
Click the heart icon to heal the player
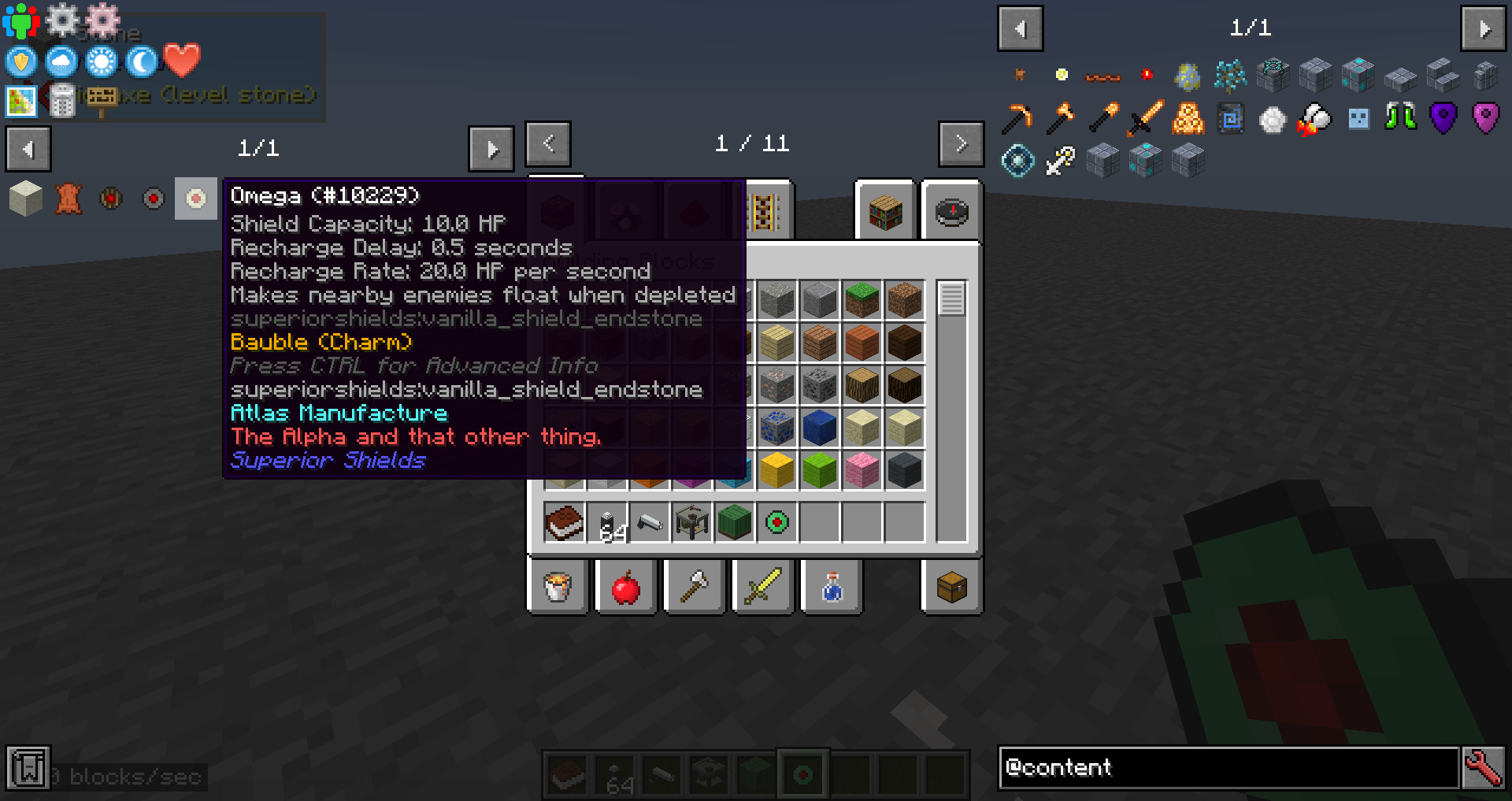click(181, 61)
